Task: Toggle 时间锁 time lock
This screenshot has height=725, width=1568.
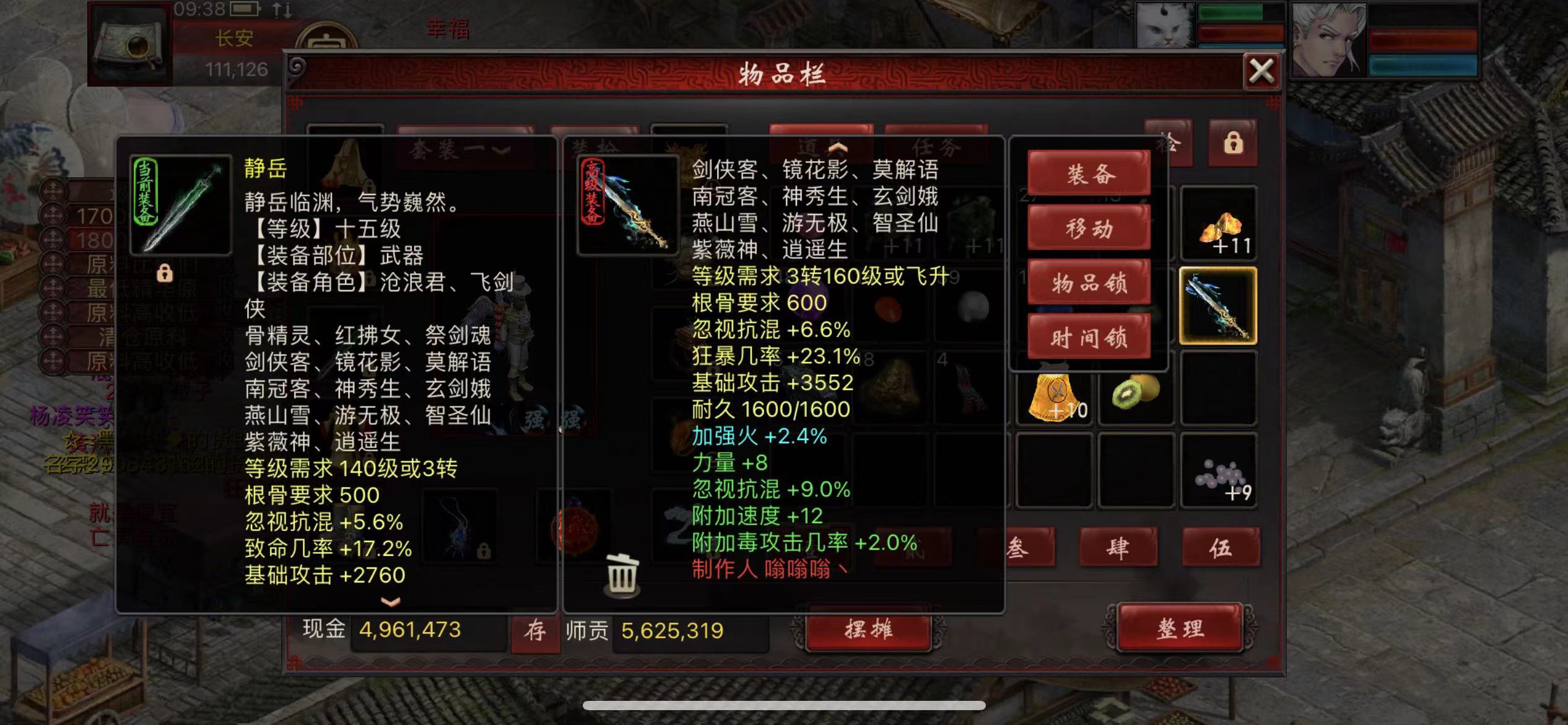Action: tap(1088, 338)
